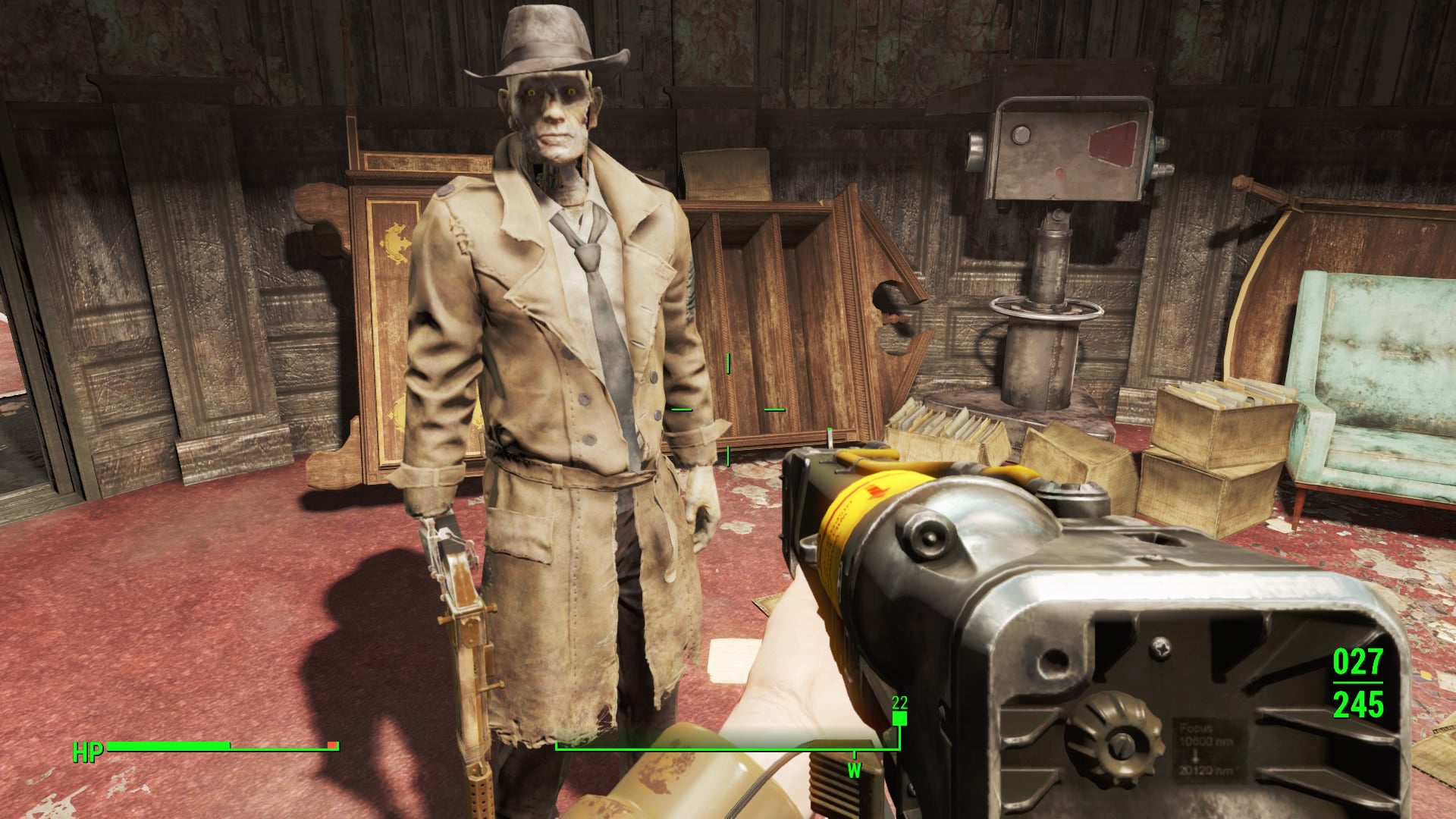1456x819 pixels.
Task: Click the left bracket of the crosshair
Action: [x=681, y=409]
